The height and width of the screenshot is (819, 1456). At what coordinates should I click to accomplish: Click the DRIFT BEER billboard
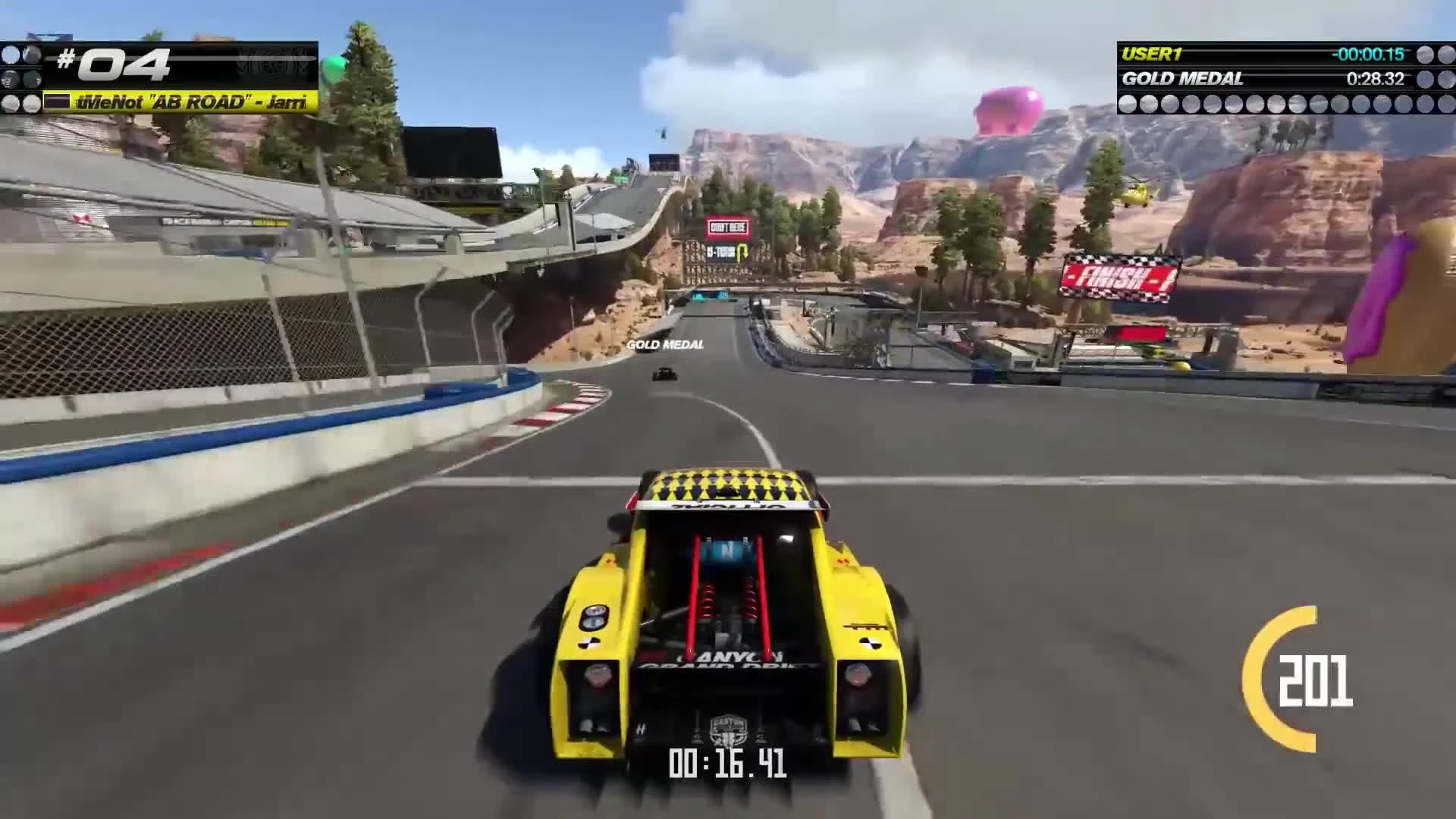point(726,227)
